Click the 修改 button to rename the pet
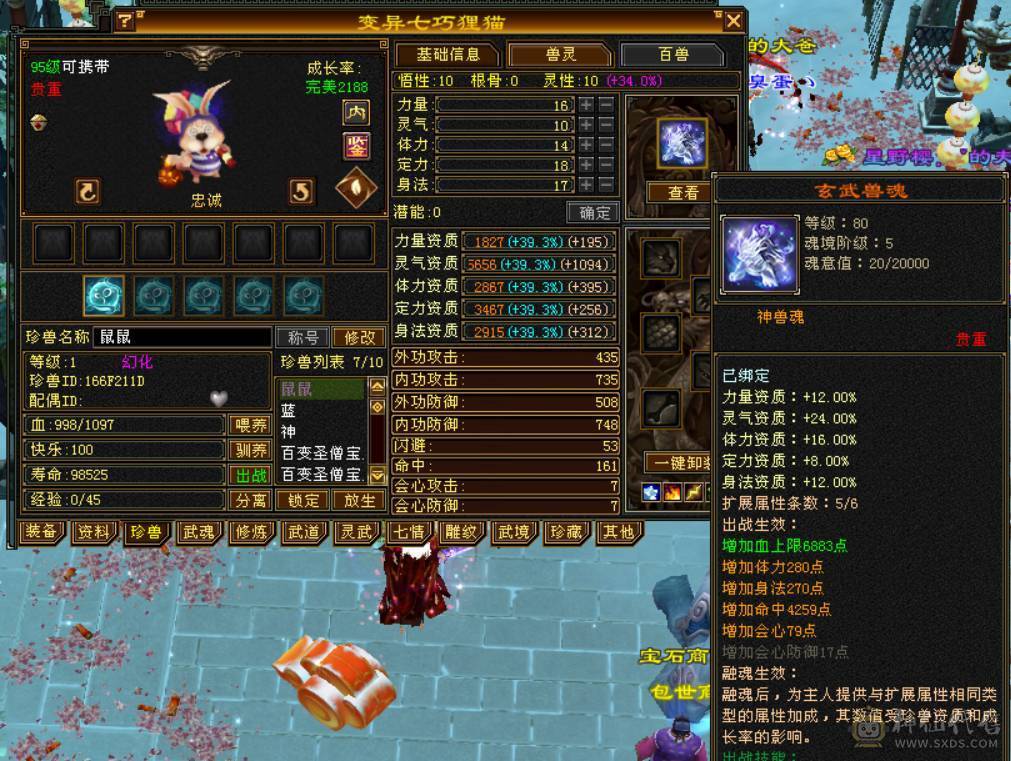The height and width of the screenshot is (761, 1011). click(x=359, y=338)
